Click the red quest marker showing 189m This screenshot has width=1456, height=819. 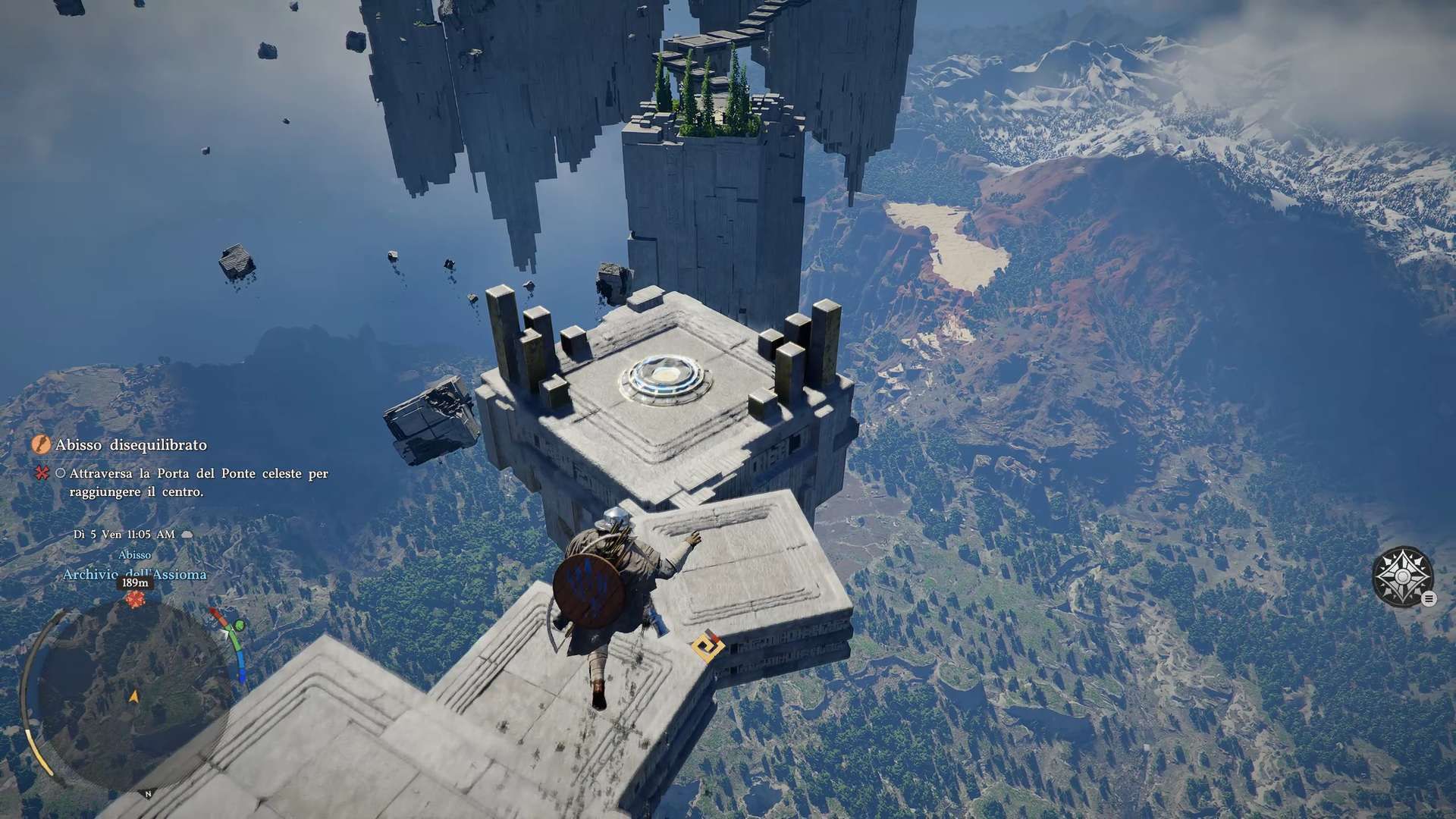point(135,599)
